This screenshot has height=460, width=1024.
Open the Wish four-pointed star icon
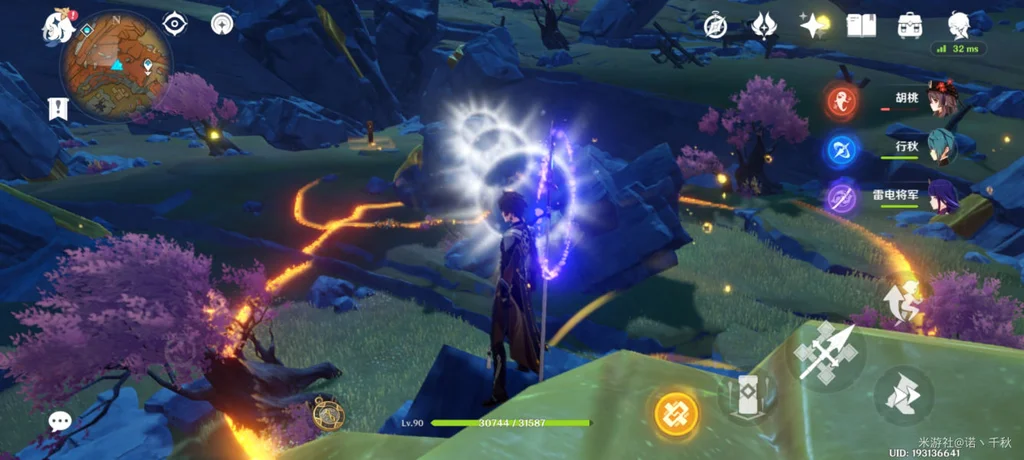point(813,25)
